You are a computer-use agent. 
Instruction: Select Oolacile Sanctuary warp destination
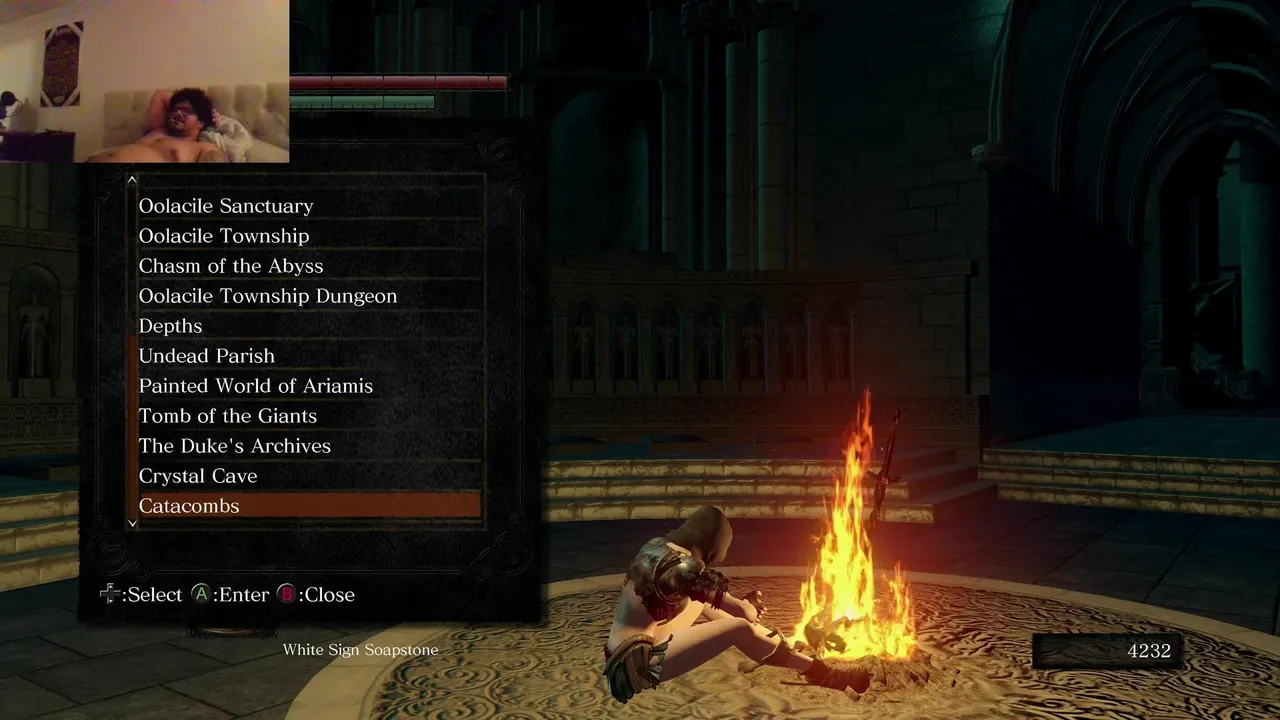click(x=226, y=206)
